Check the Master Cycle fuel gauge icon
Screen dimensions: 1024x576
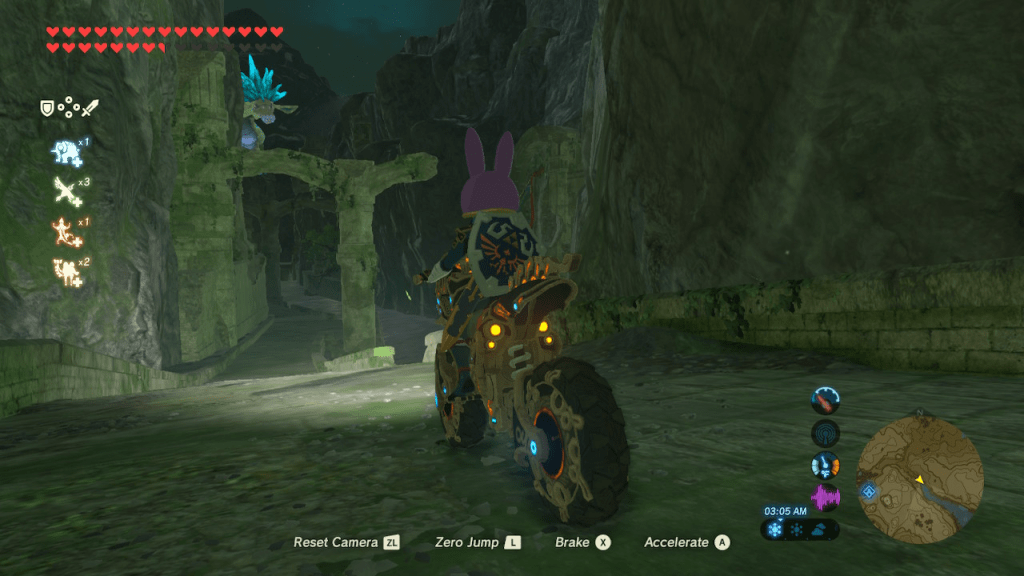click(x=825, y=400)
